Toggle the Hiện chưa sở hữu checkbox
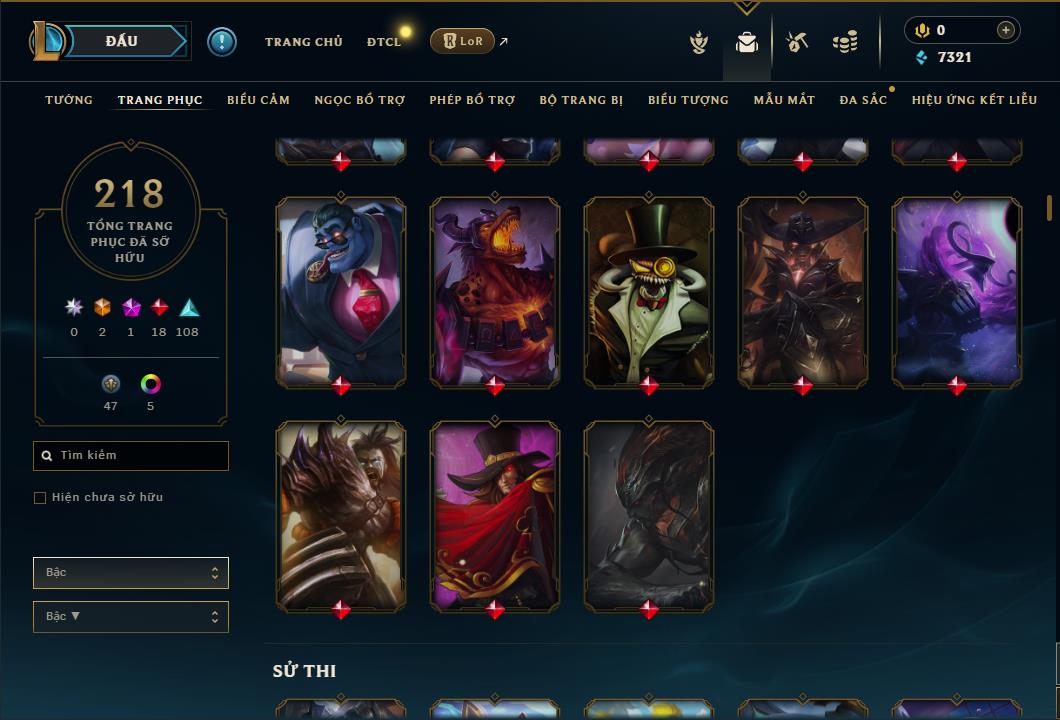This screenshot has width=1060, height=720. [40, 498]
